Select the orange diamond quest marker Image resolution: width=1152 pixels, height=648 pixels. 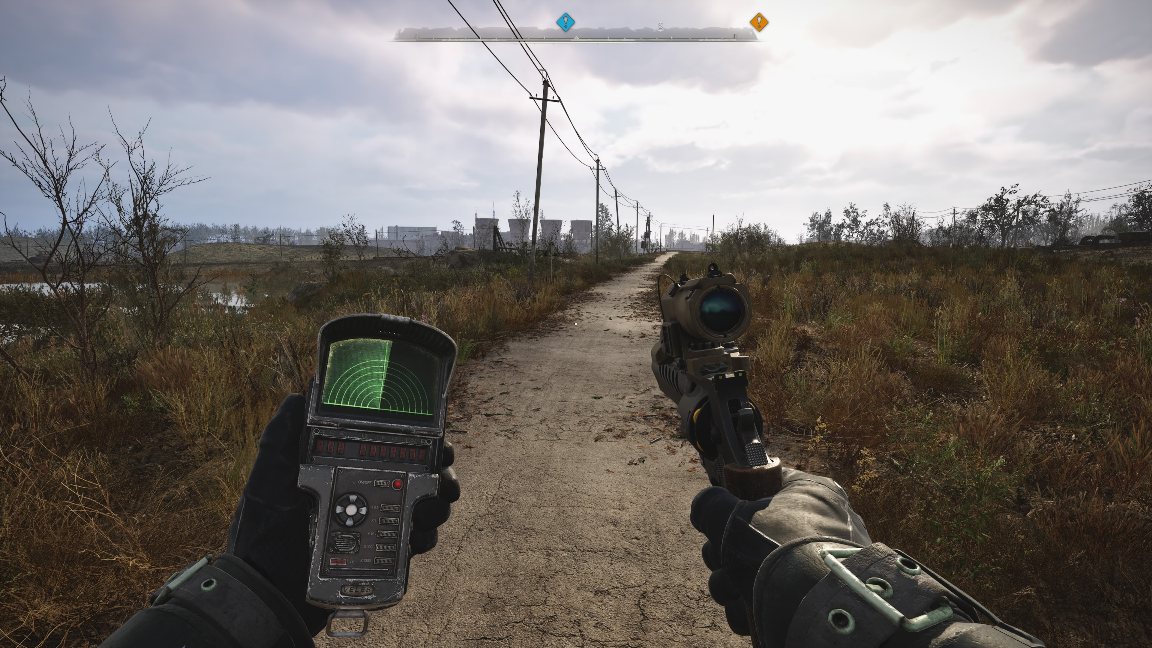tap(759, 22)
